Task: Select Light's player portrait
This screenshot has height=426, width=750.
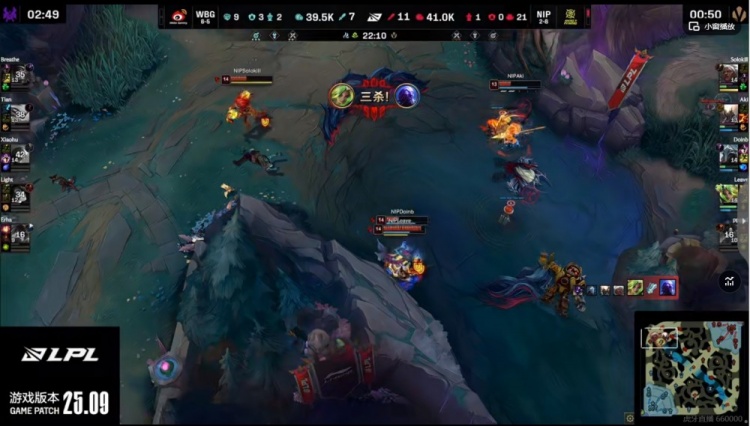Action: pos(18,195)
